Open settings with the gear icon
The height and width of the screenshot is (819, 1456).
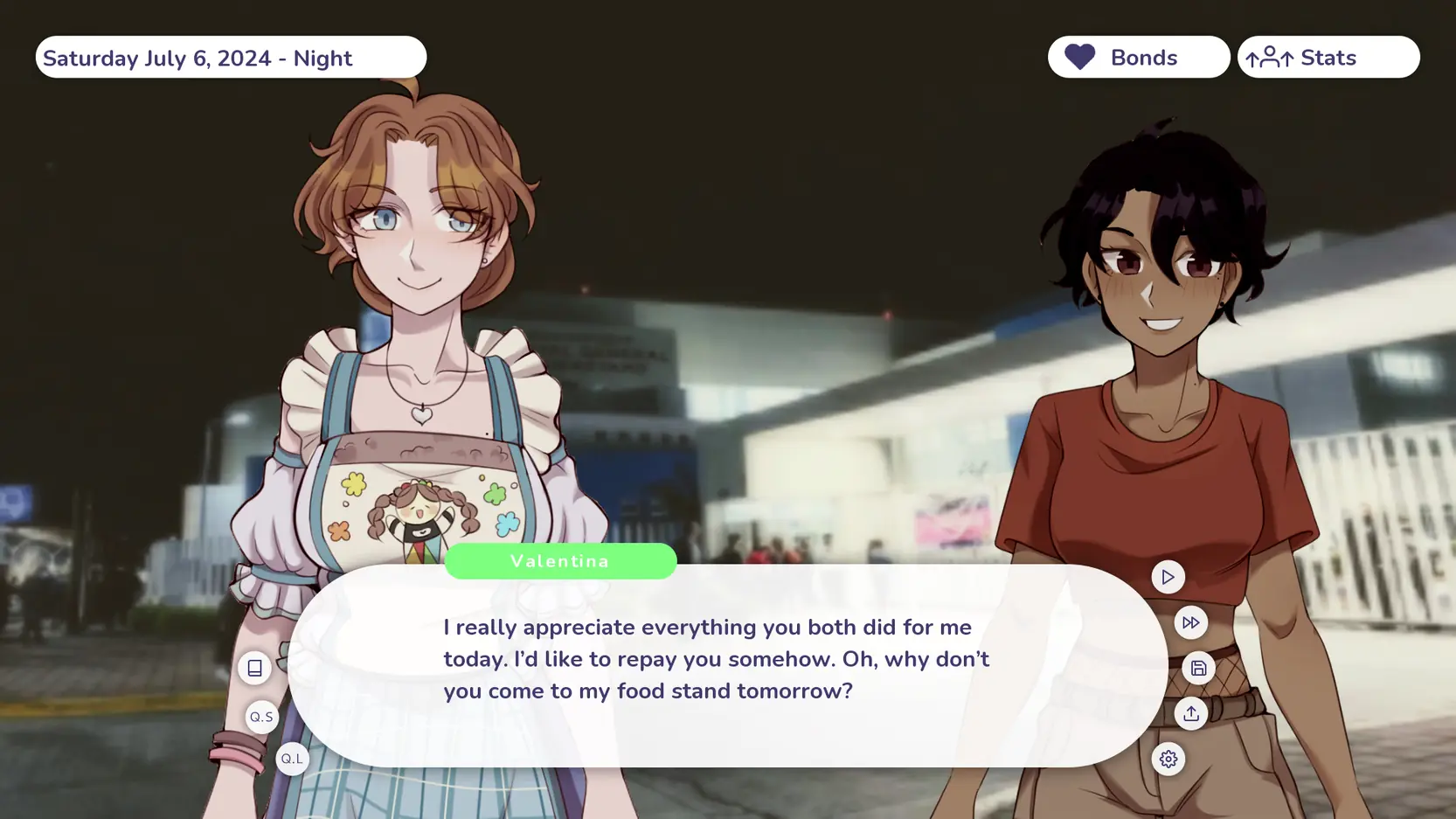point(1168,759)
